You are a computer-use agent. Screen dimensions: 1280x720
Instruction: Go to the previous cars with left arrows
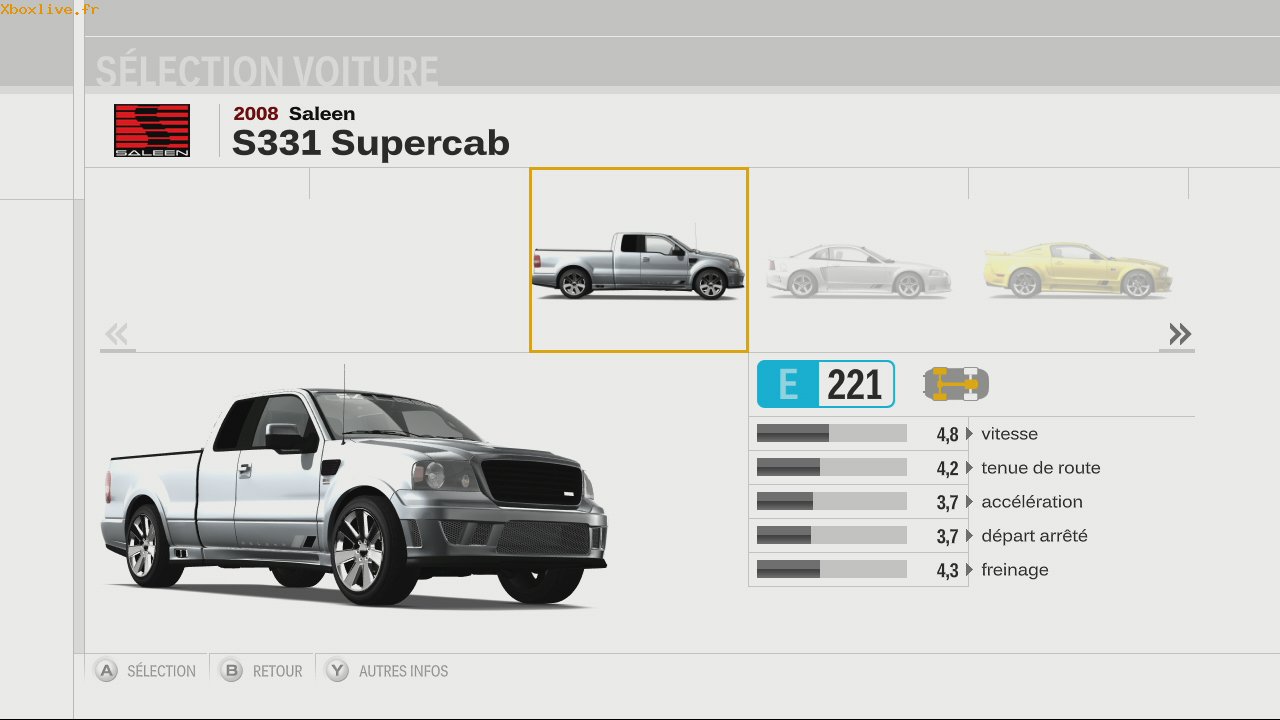pos(117,334)
